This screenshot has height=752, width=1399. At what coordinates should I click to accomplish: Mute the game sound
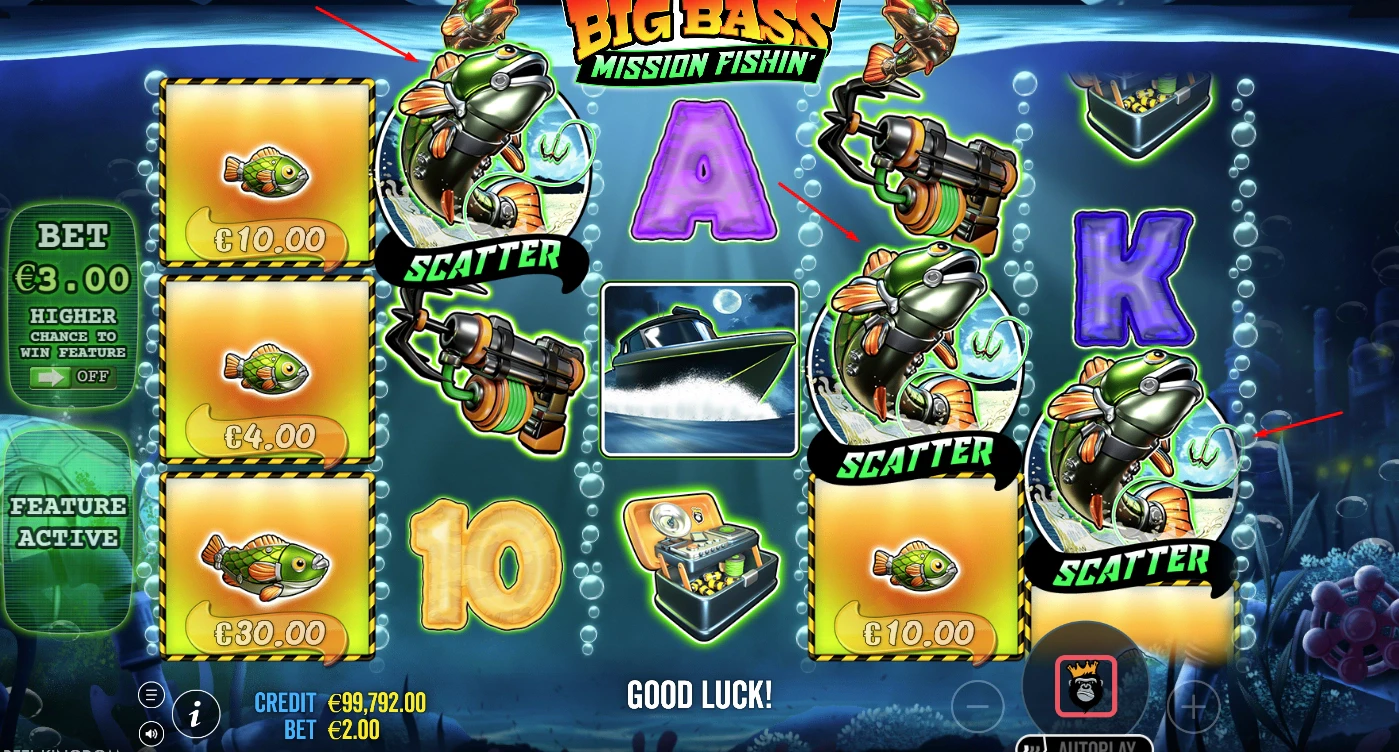coord(151,733)
